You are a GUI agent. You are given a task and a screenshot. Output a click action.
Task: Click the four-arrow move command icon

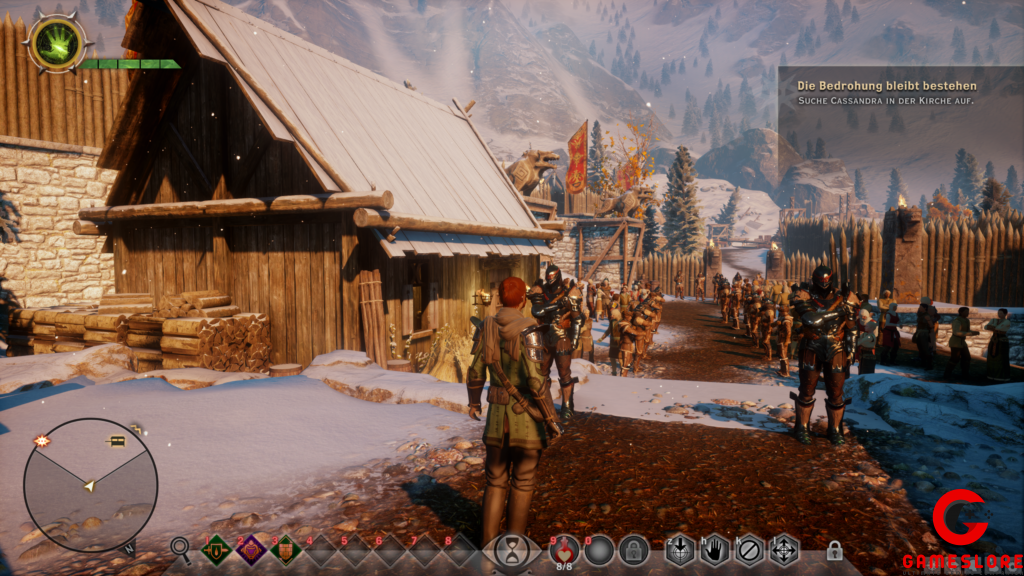pyautogui.click(x=783, y=549)
